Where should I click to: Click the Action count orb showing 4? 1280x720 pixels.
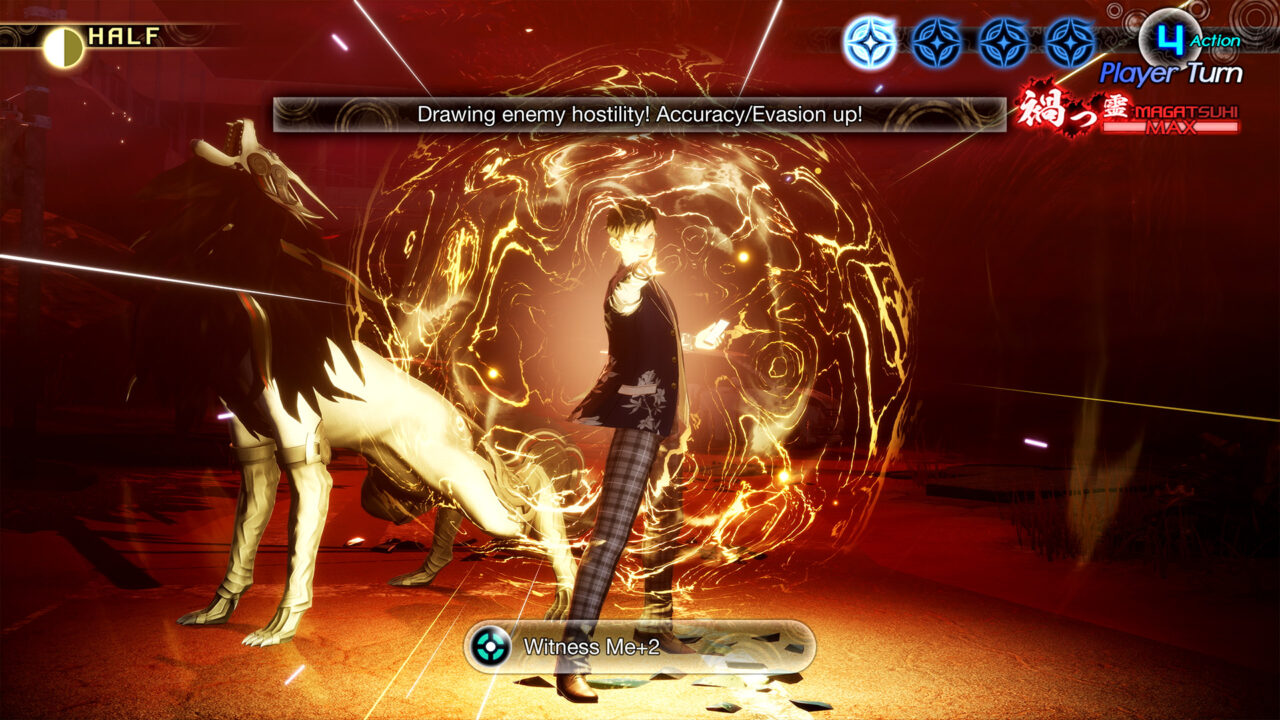pyautogui.click(x=1170, y=36)
